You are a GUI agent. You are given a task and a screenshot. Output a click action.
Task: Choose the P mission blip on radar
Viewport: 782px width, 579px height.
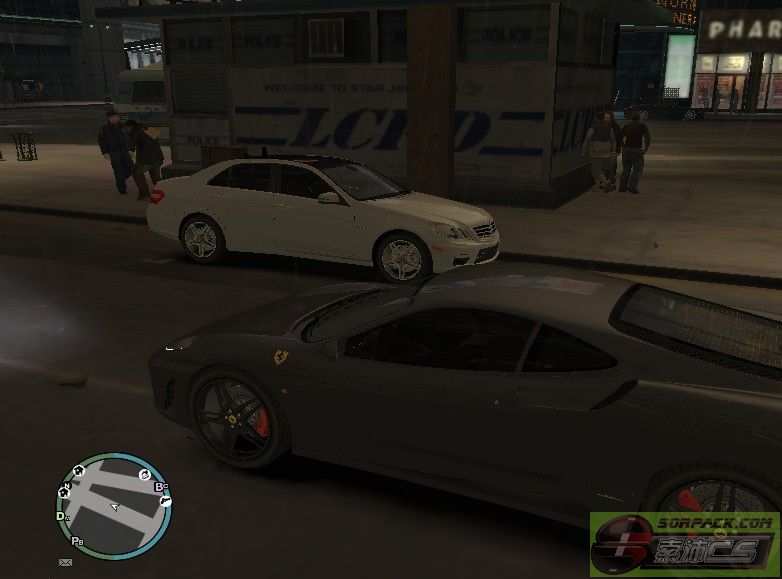click(77, 541)
